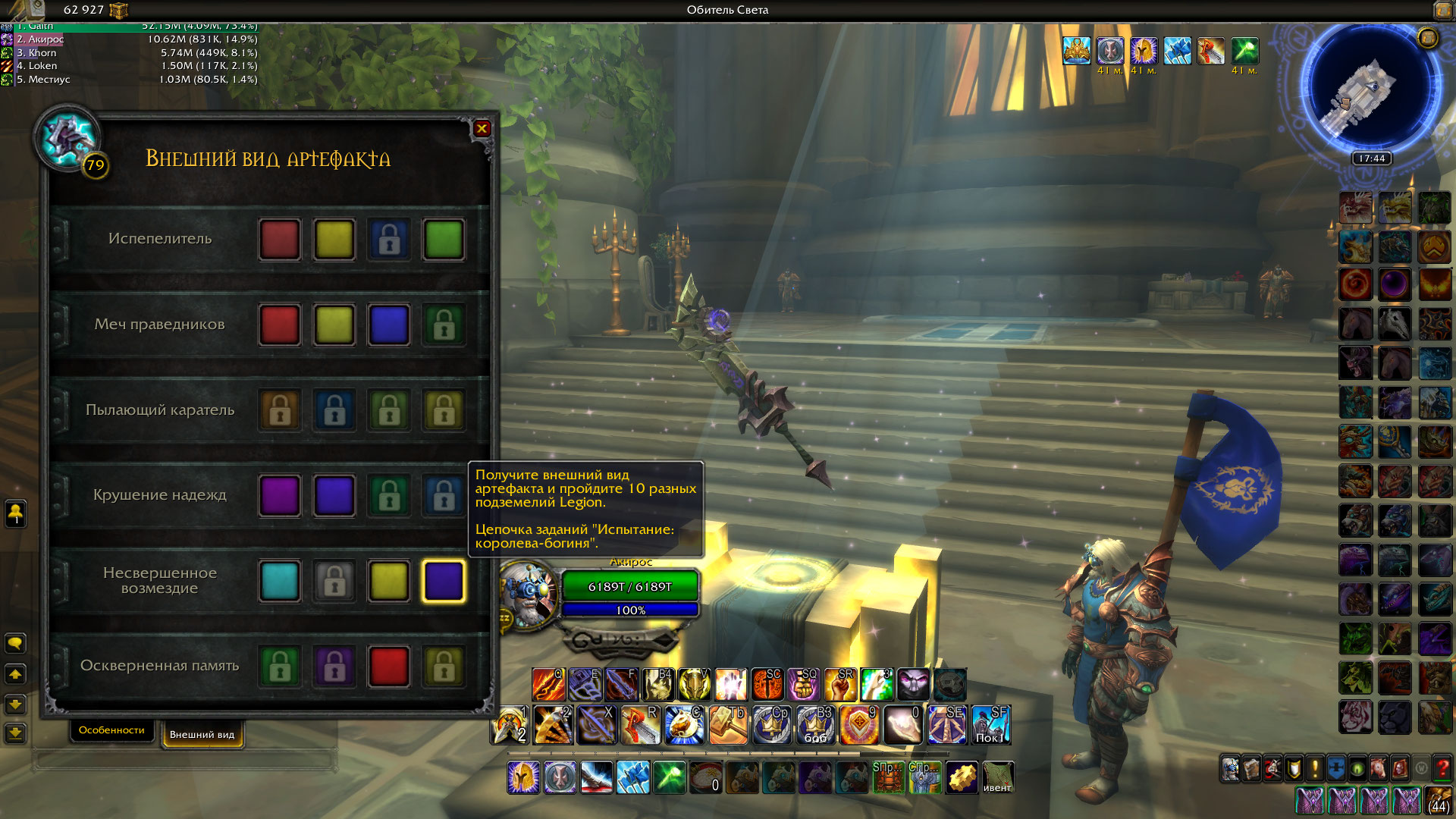Click the minimap
The image size is (1456, 819).
click(1370, 89)
